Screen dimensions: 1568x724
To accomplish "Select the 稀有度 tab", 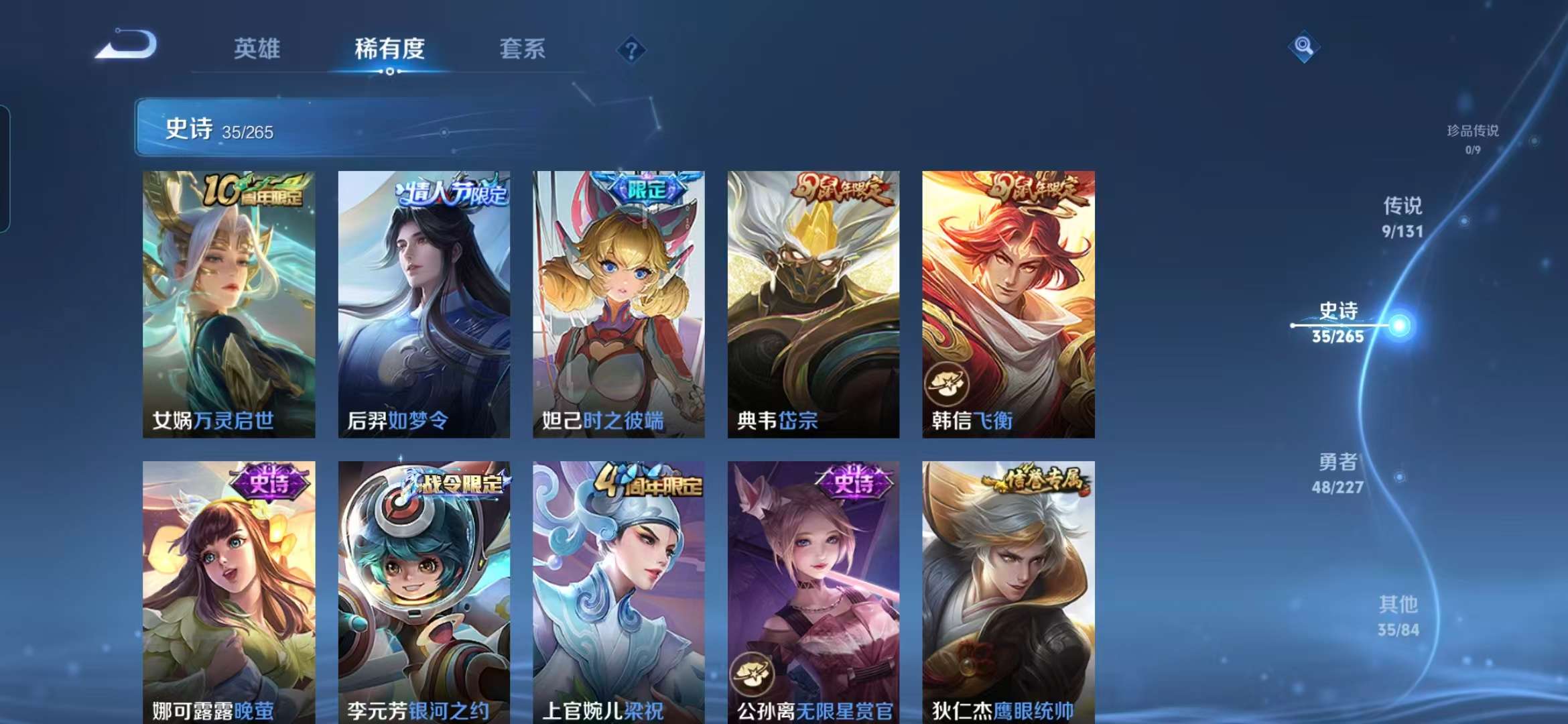I will [x=389, y=49].
